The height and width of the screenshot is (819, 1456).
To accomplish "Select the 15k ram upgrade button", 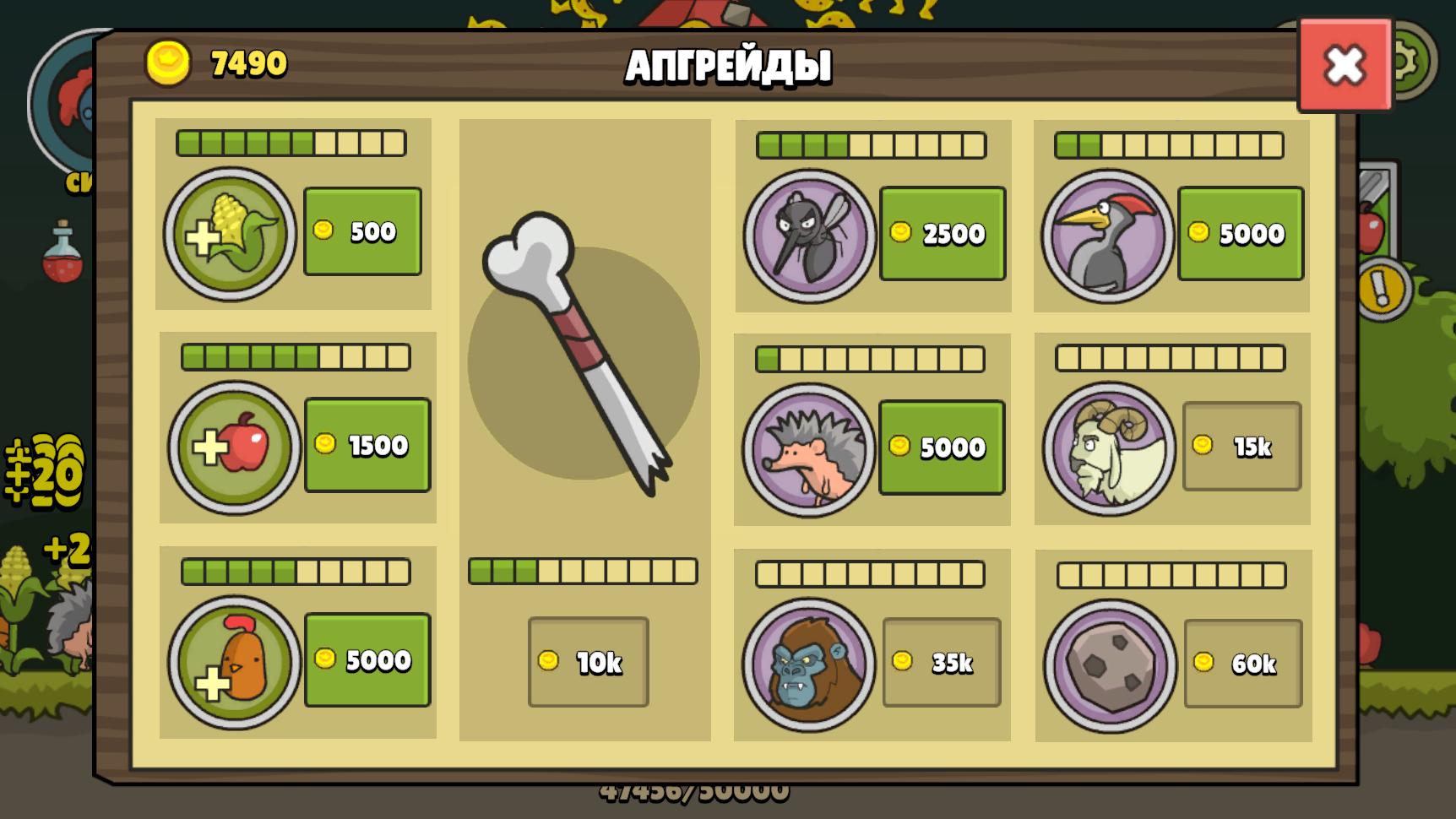I will [x=1241, y=446].
